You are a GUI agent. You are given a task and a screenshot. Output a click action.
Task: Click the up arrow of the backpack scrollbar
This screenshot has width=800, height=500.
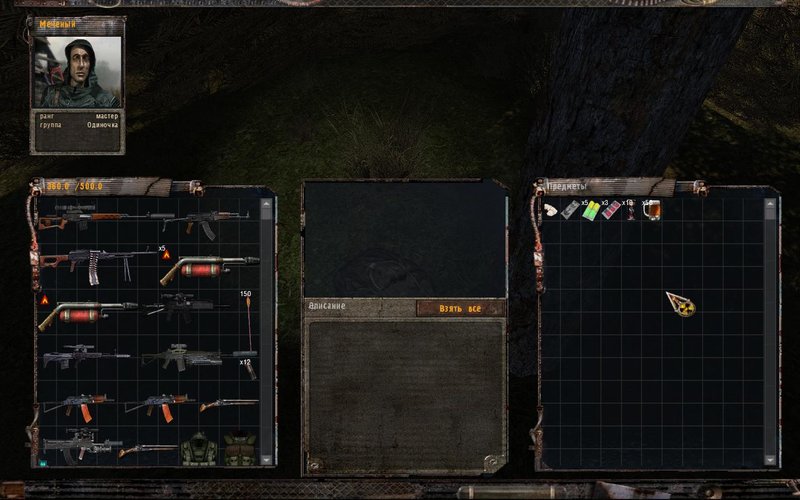pos(266,204)
